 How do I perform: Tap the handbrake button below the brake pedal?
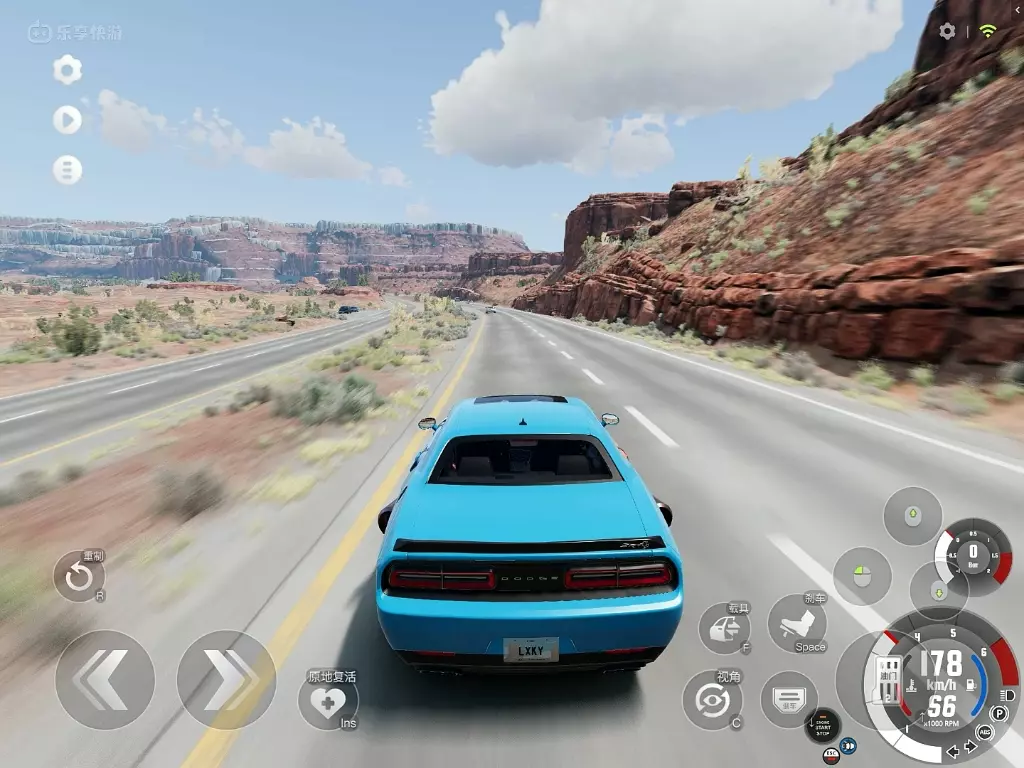point(789,699)
